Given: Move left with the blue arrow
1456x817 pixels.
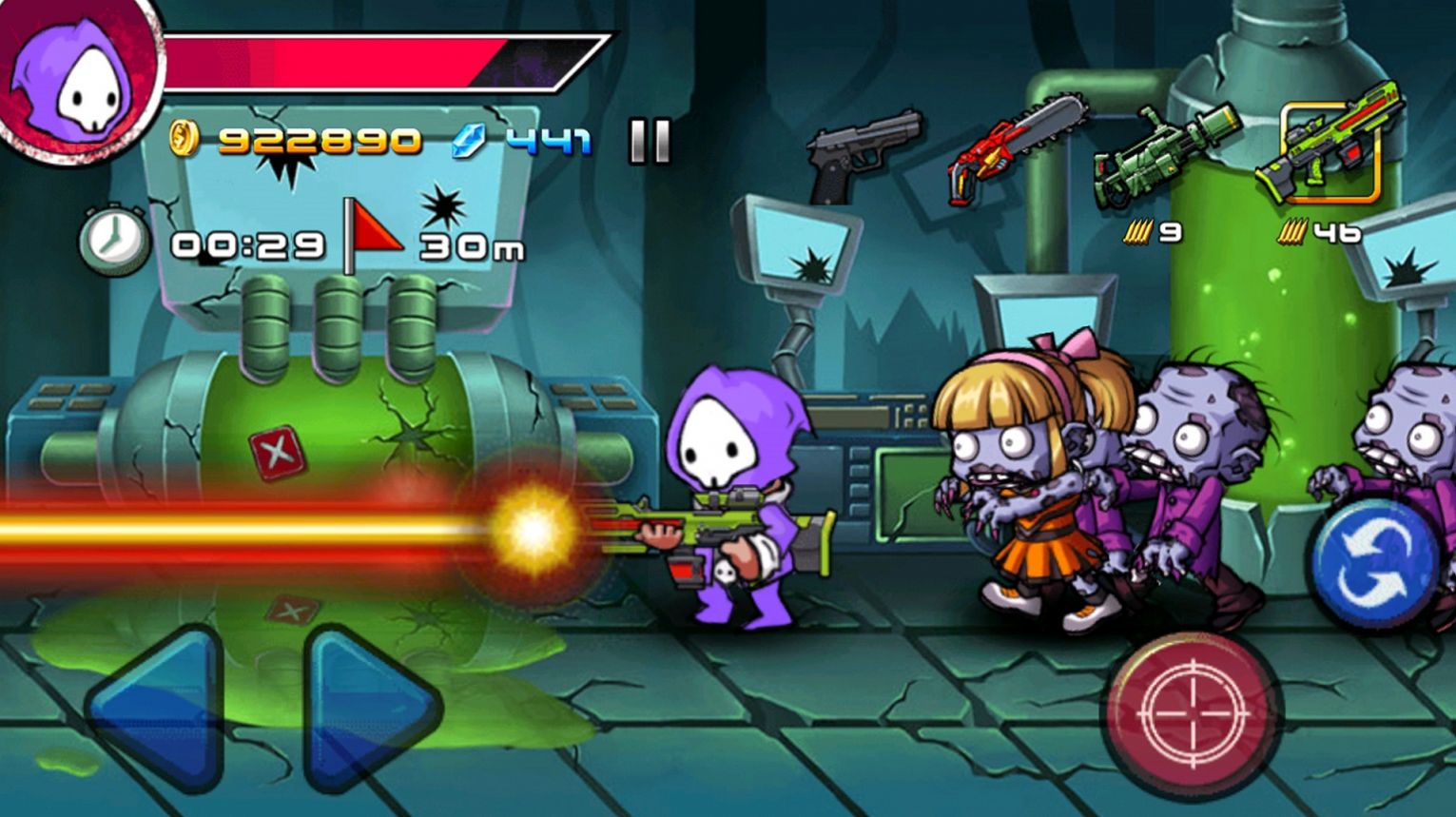Looking at the screenshot, I should (157, 708).
